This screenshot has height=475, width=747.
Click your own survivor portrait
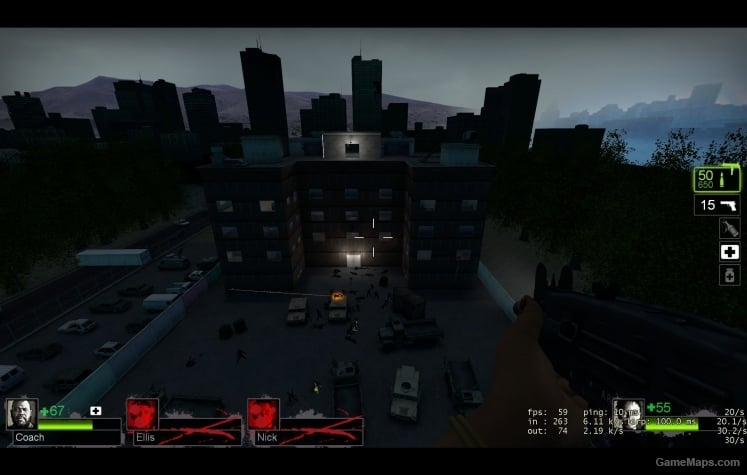628,410
